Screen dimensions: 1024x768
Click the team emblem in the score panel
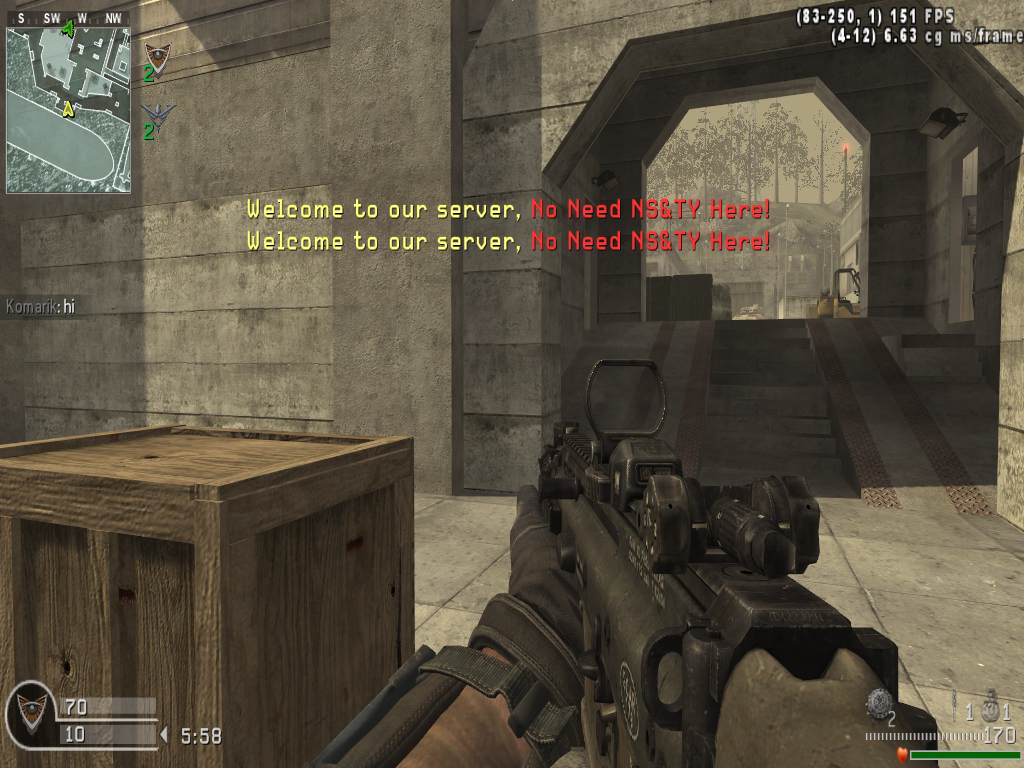31,712
